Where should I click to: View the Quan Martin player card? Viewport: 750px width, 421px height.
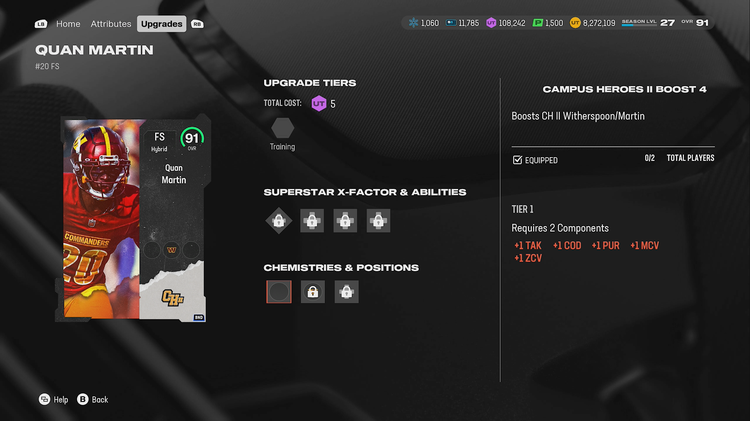[x=133, y=219]
